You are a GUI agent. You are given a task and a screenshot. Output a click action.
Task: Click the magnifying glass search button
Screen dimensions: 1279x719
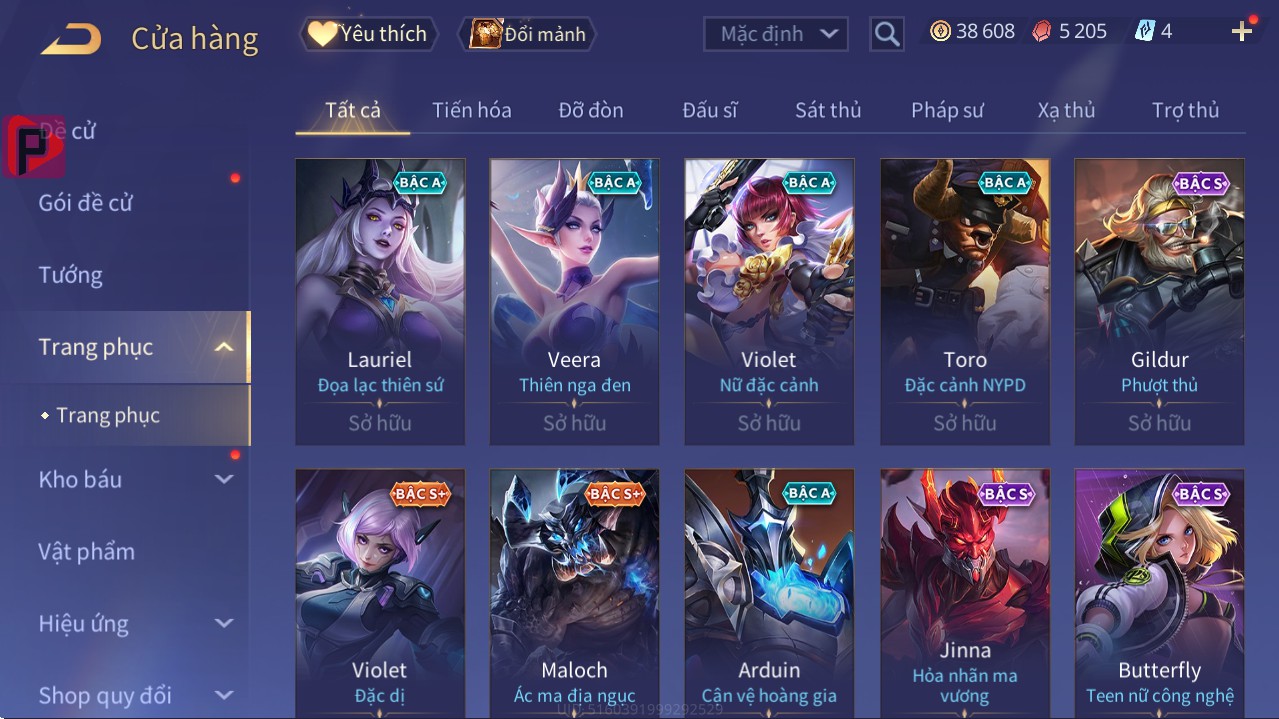(887, 34)
